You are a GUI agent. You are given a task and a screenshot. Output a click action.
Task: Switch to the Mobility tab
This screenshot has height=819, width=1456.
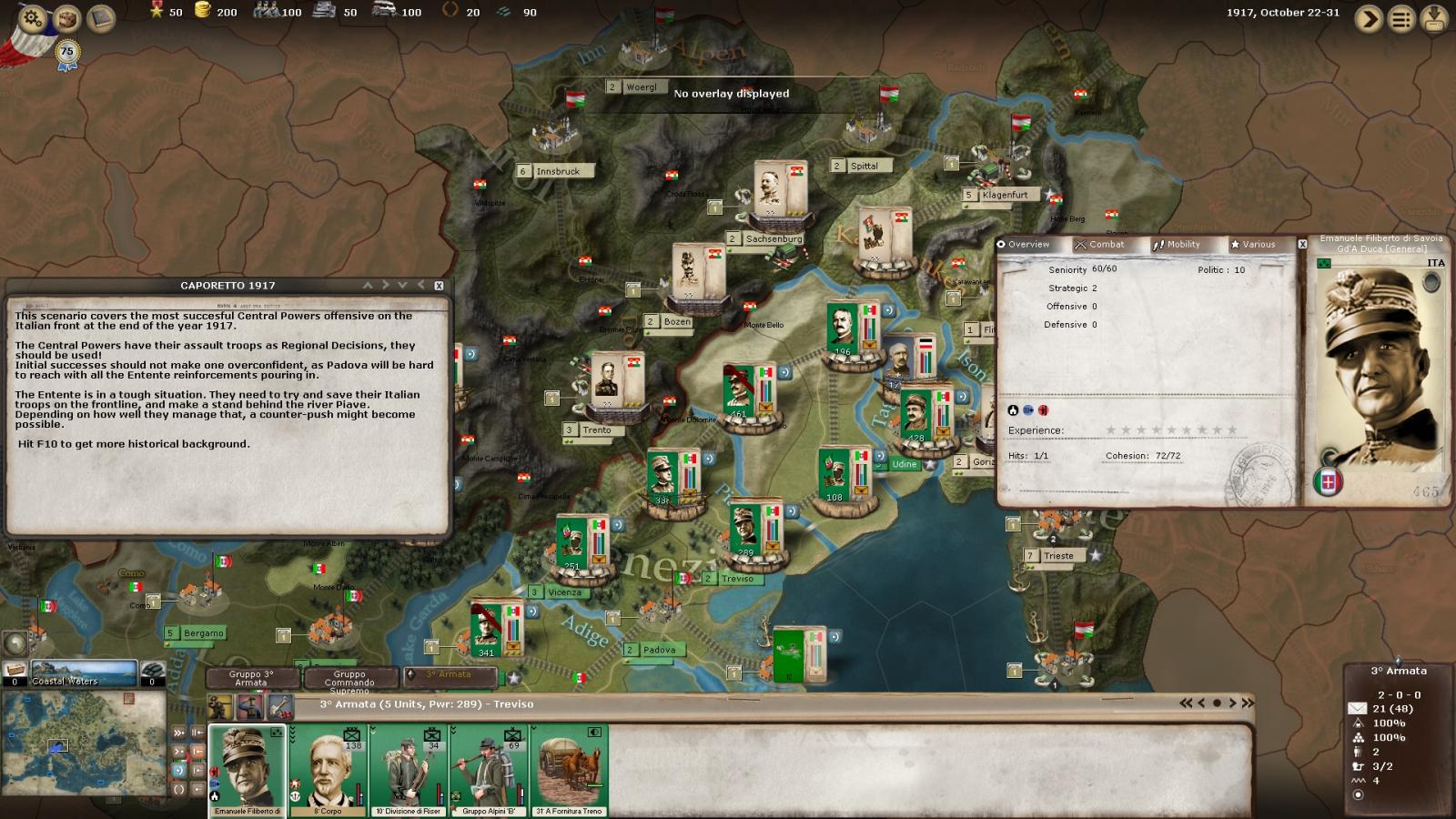click(1177, 245)
